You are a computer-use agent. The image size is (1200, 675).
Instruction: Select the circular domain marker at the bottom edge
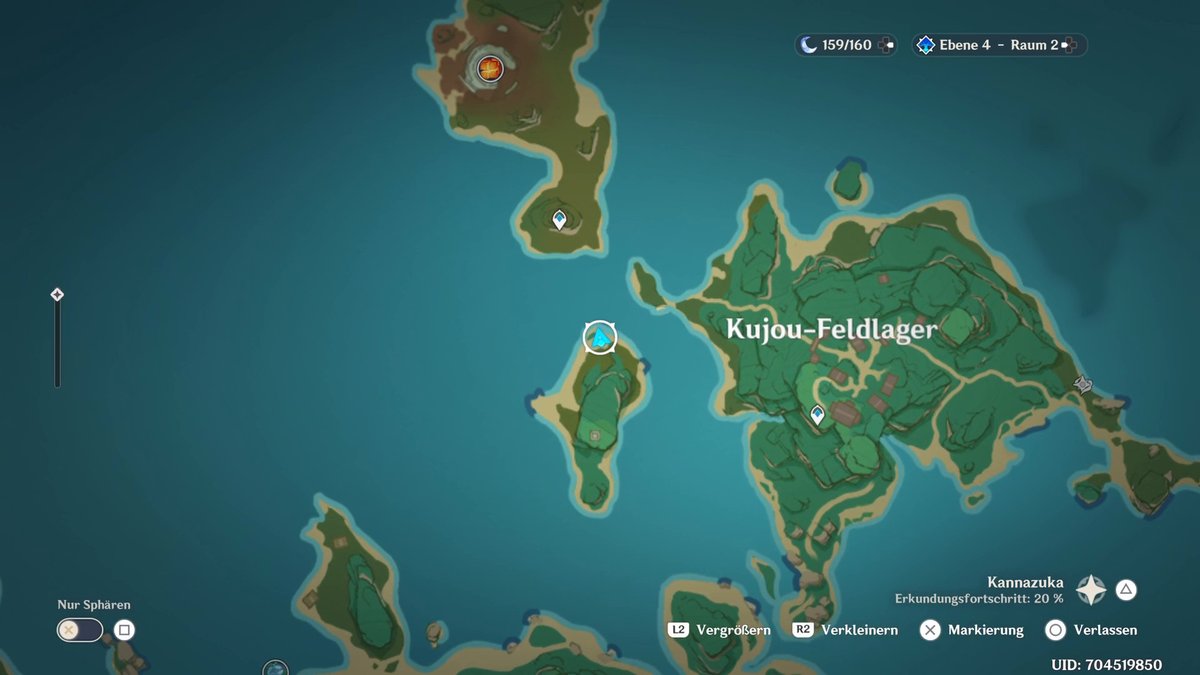pos(275,668)
